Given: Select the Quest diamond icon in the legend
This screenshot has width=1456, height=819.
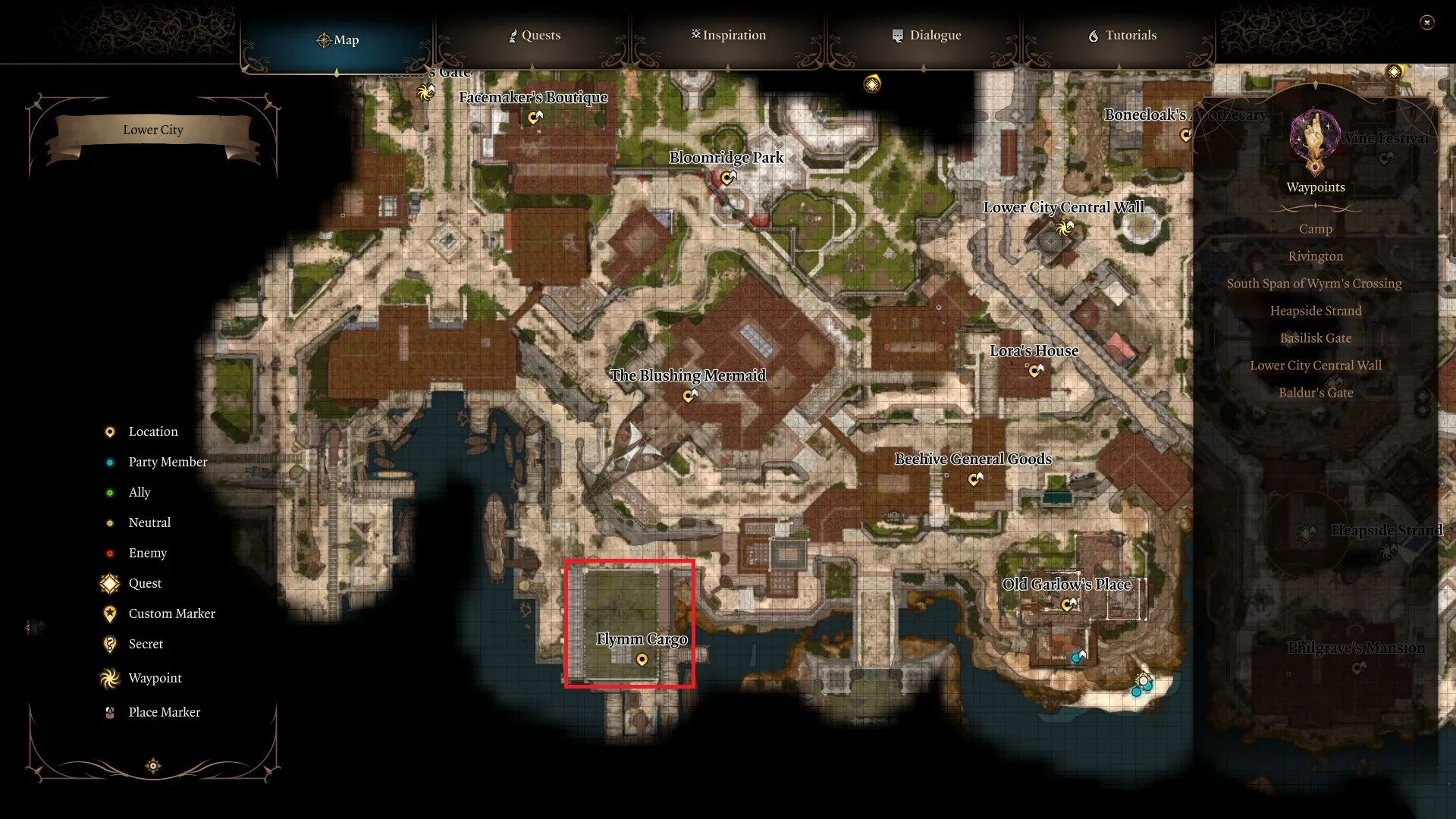Looking at the screenshot, I should pyautogui.click(x=108, y=583).
